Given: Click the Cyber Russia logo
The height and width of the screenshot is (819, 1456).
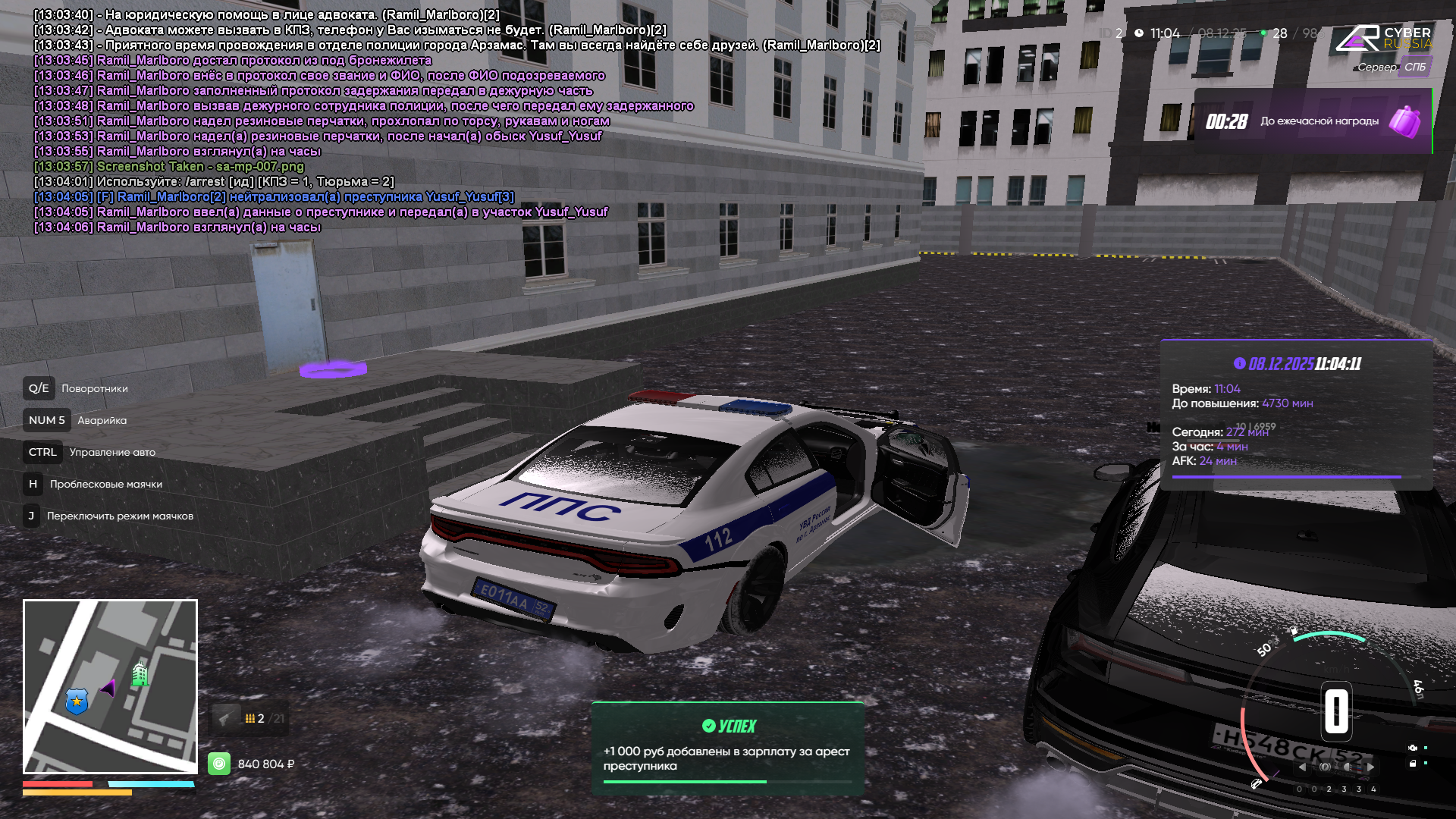Looking at the screenshot, I should click(x=1383, y=38).
